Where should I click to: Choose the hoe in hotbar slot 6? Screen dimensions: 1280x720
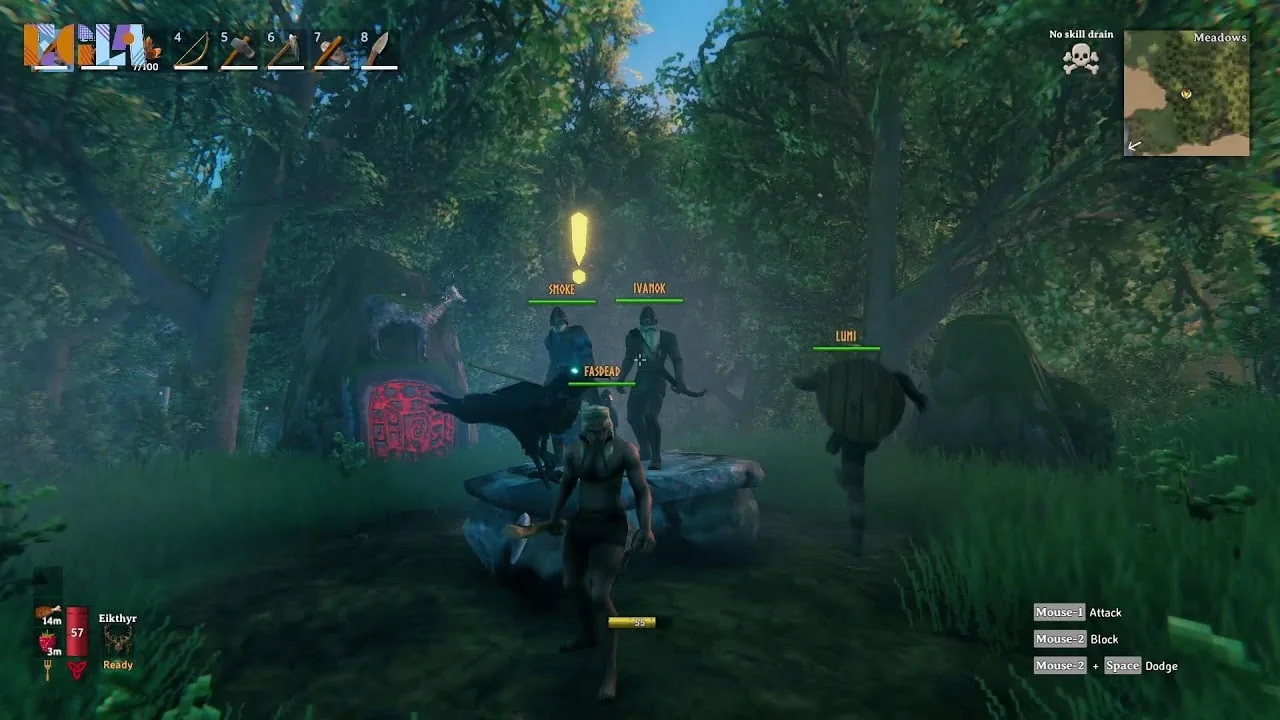pyautogui.click(x=285, y=50)
